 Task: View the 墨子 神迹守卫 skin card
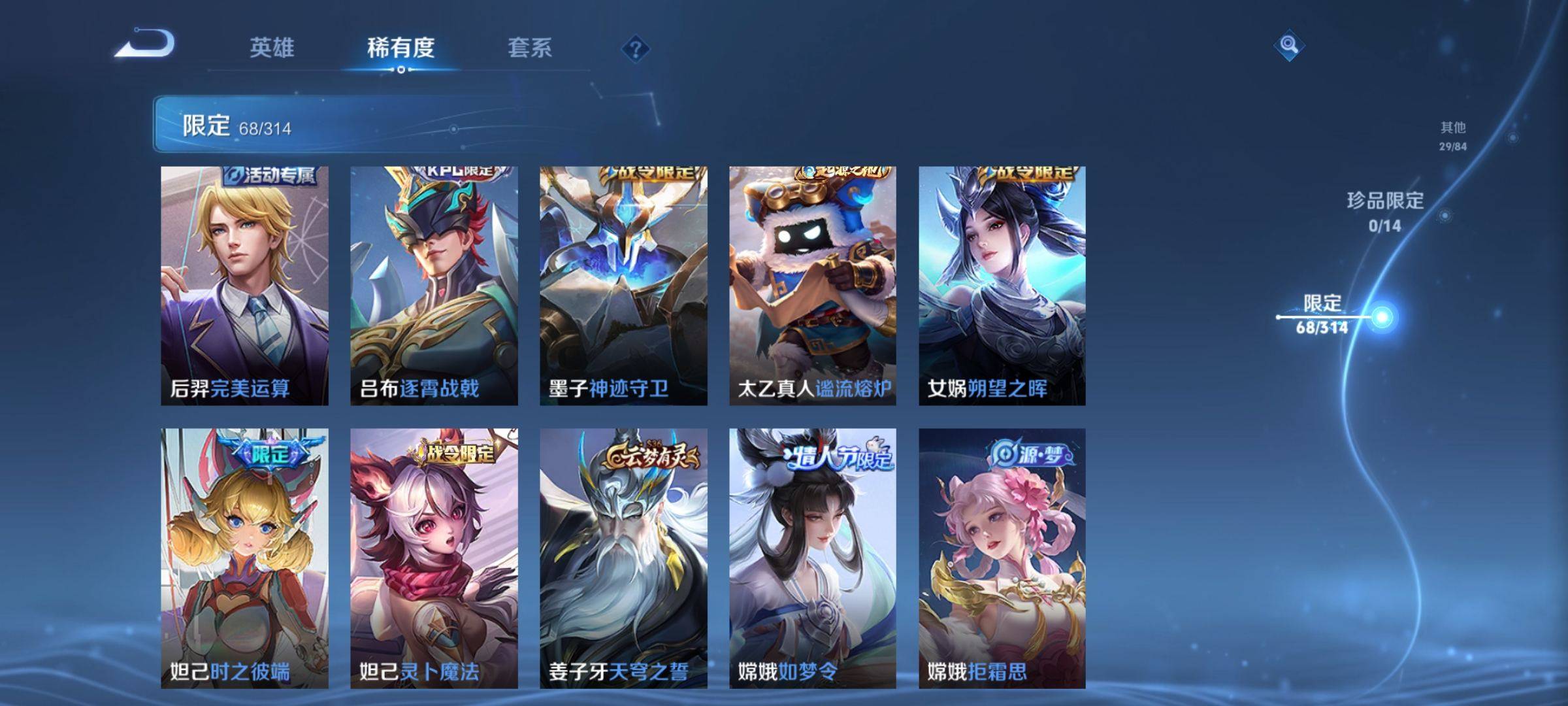pos(623,286)
